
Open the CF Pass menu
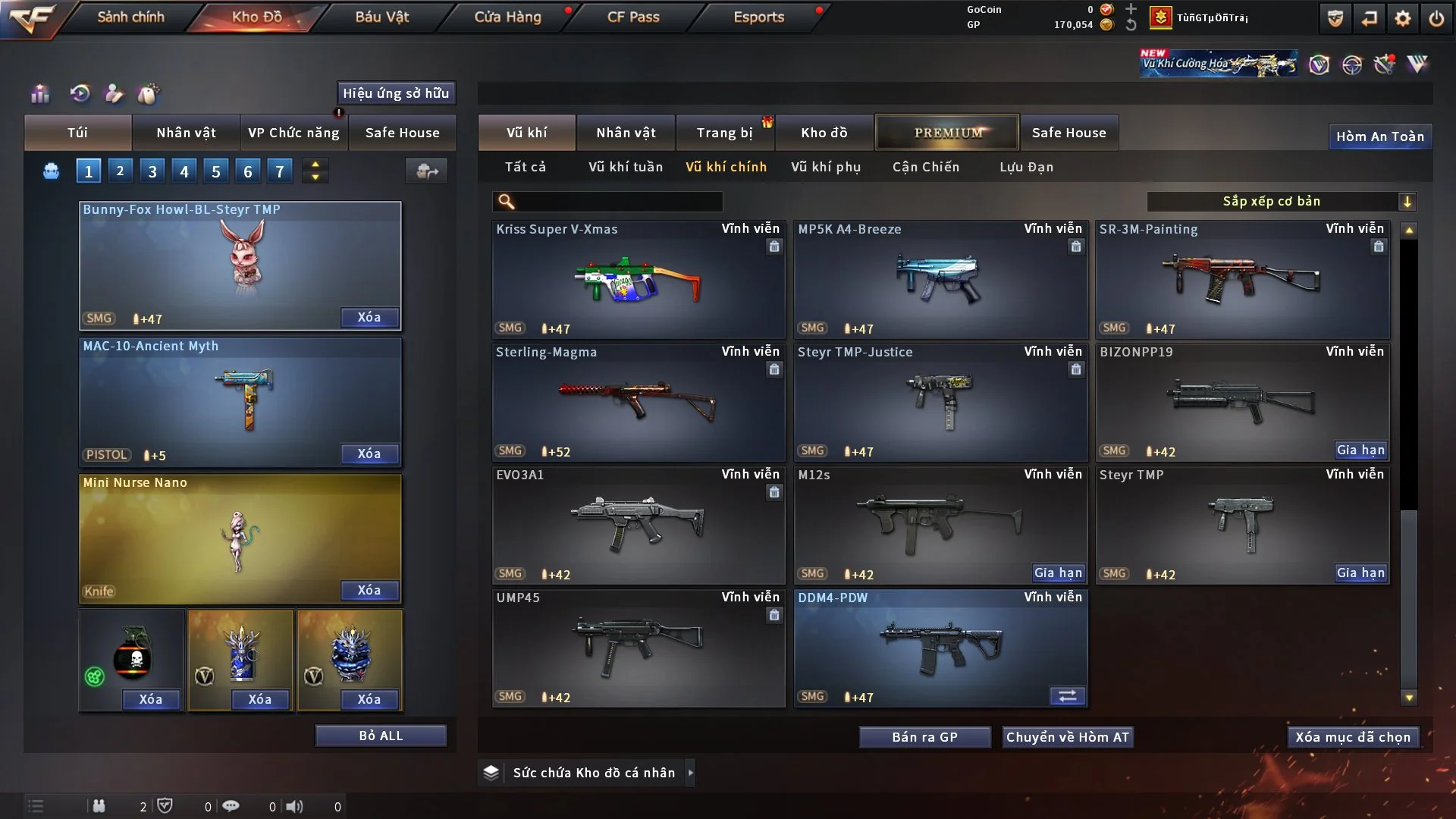point(633,17)
